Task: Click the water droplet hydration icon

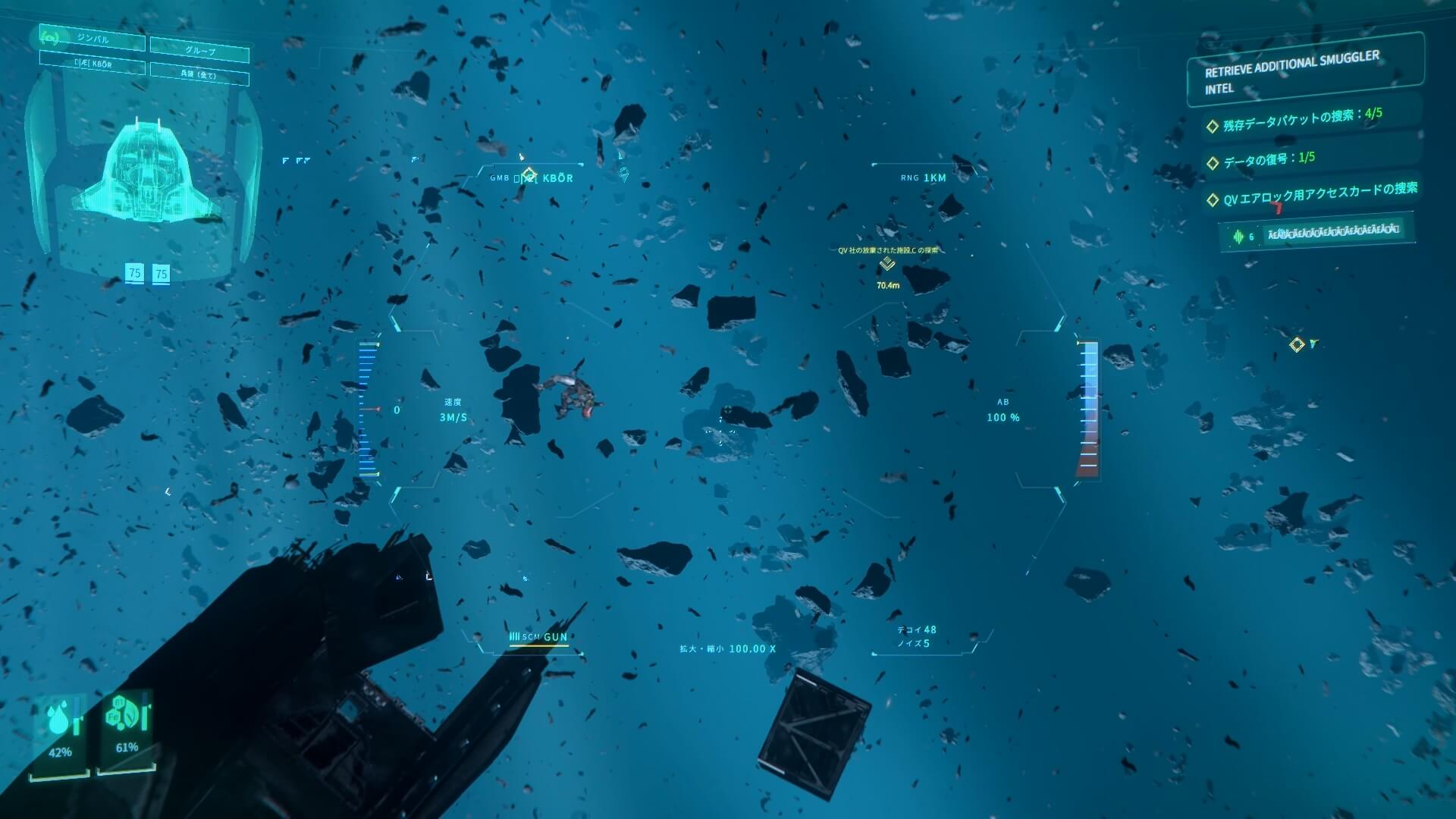Action: (58, 720)
